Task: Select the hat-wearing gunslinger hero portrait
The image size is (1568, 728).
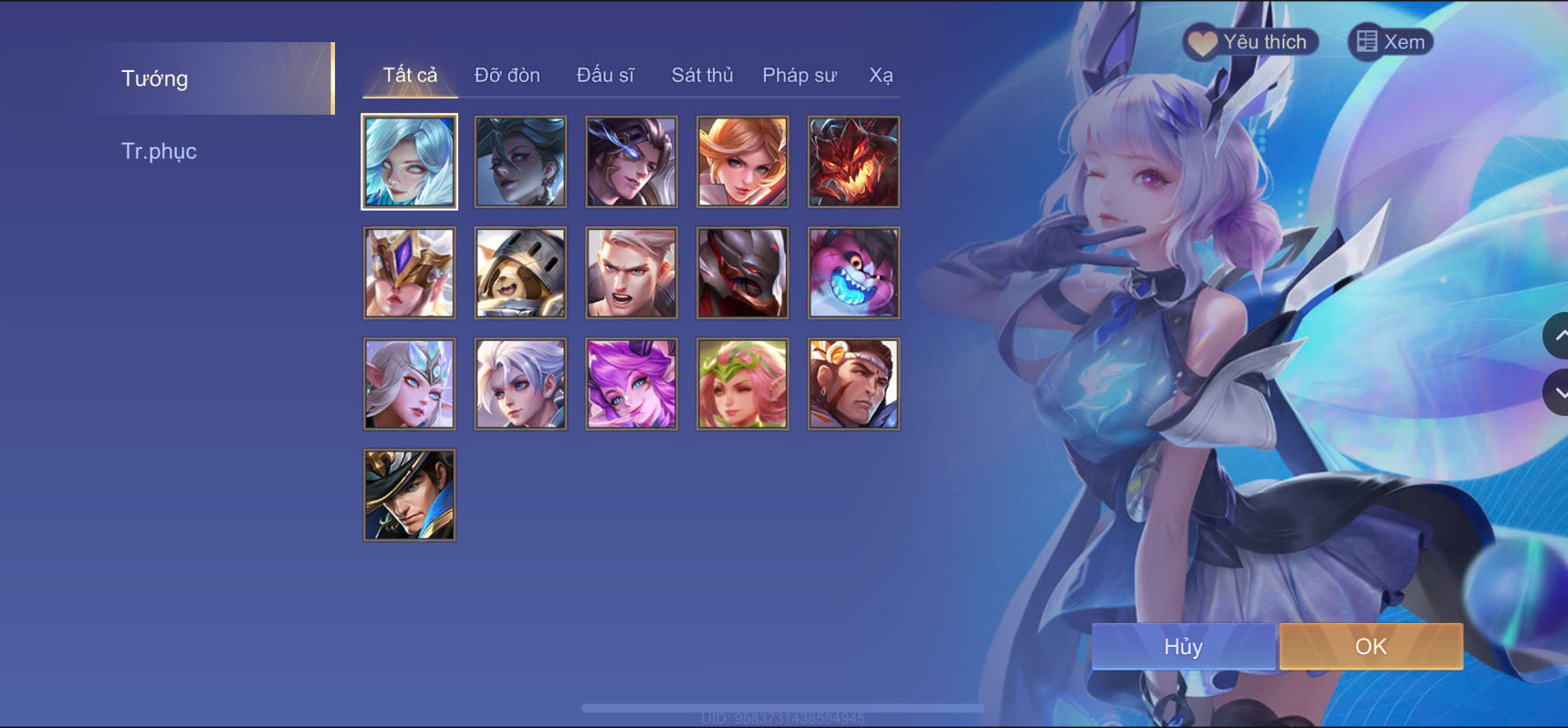Action: coord(408,494)
